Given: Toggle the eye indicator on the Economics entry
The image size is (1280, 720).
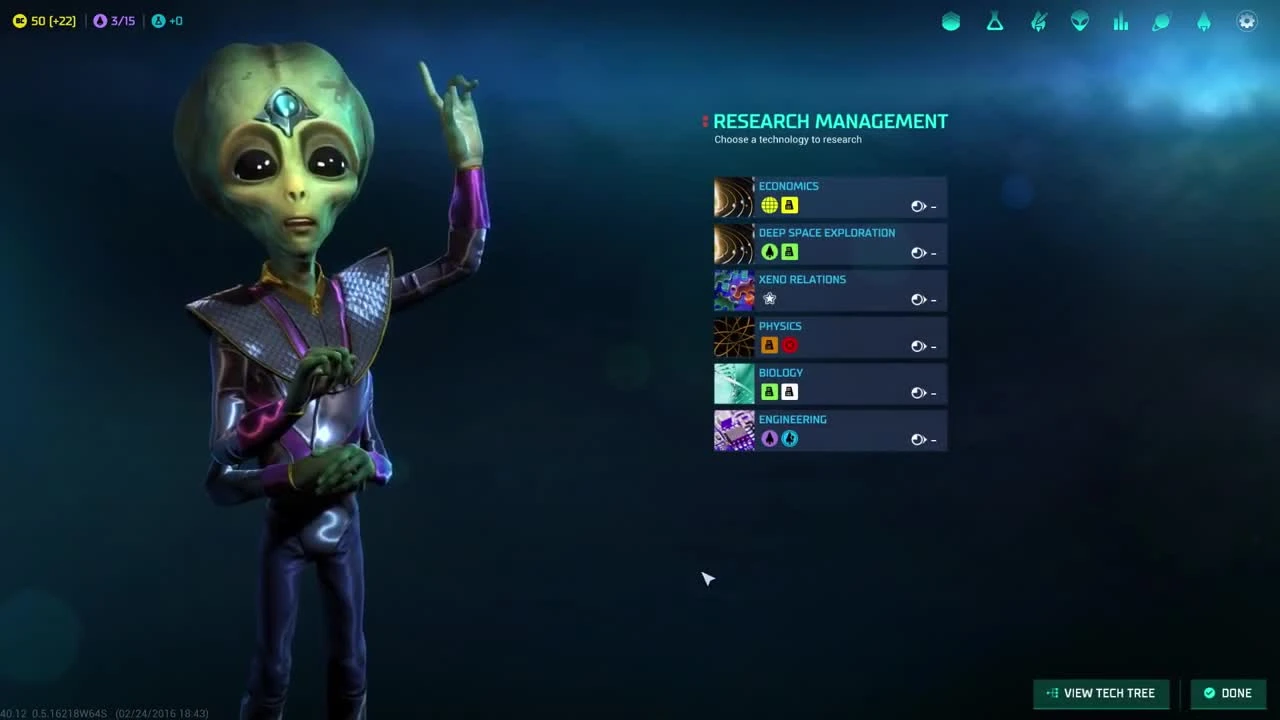Looking at the screenshot, I should click(918, 206).
